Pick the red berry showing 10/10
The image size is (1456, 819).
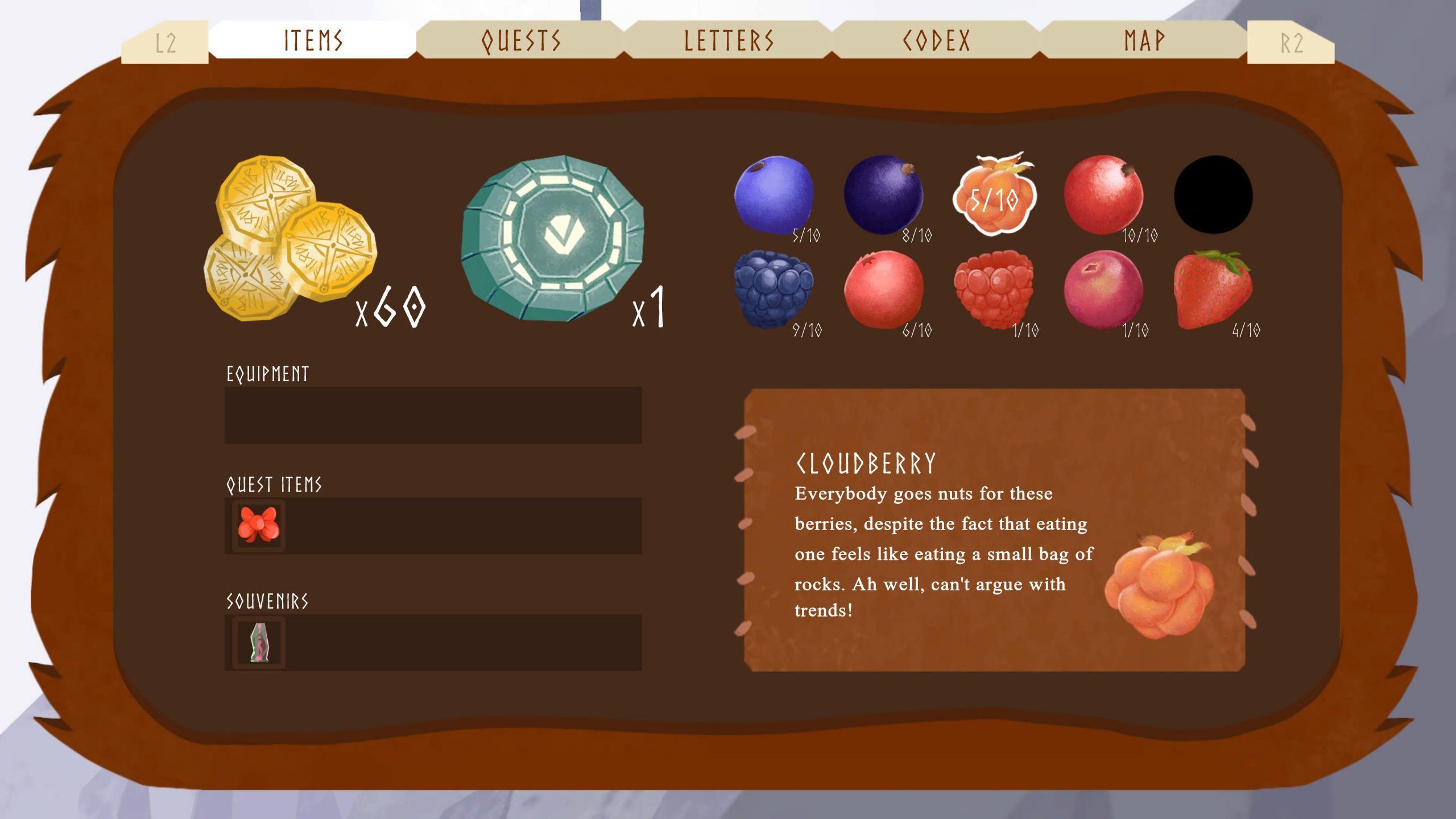click(1103, 195)
